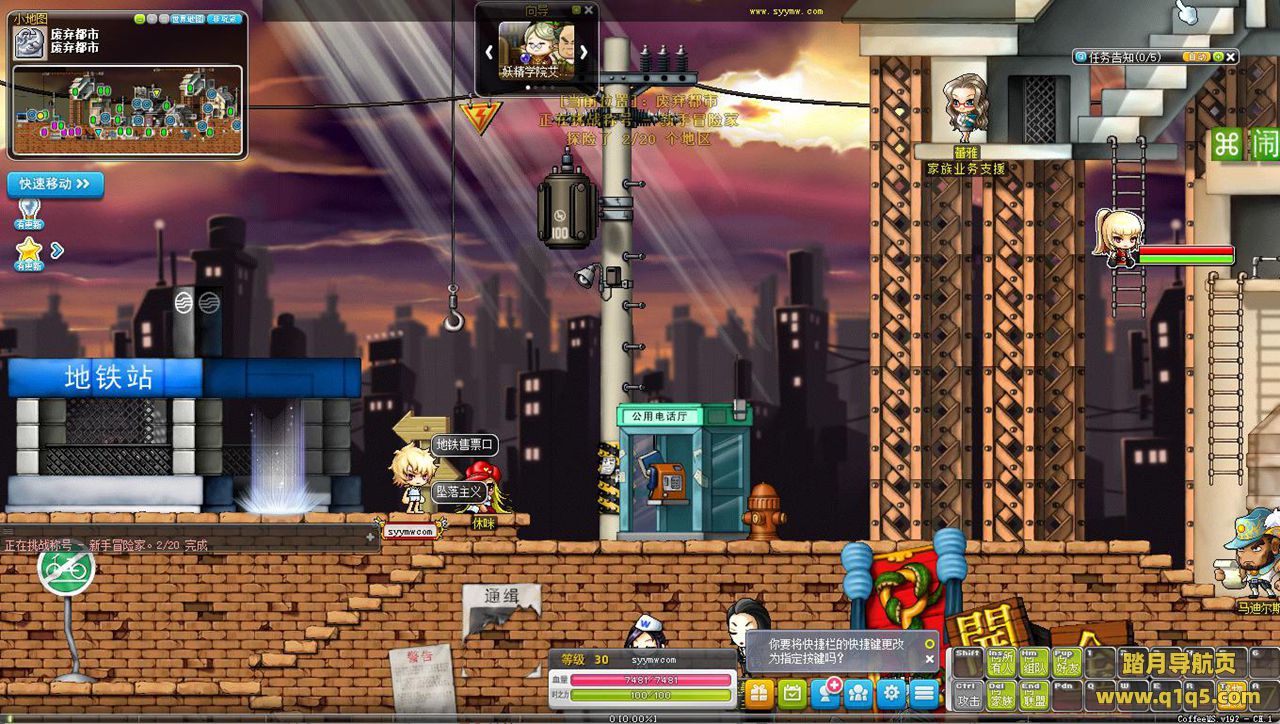Open the green calendar event menu
The image size is (1280, 724).
[793, 692]
